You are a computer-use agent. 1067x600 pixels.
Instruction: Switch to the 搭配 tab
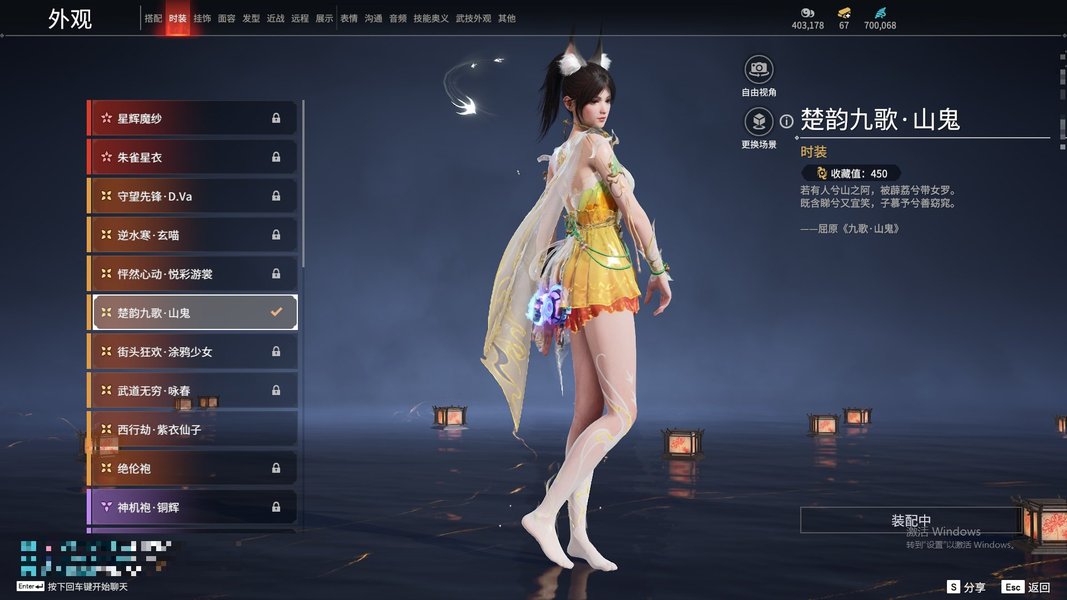[x=153, y=18]
